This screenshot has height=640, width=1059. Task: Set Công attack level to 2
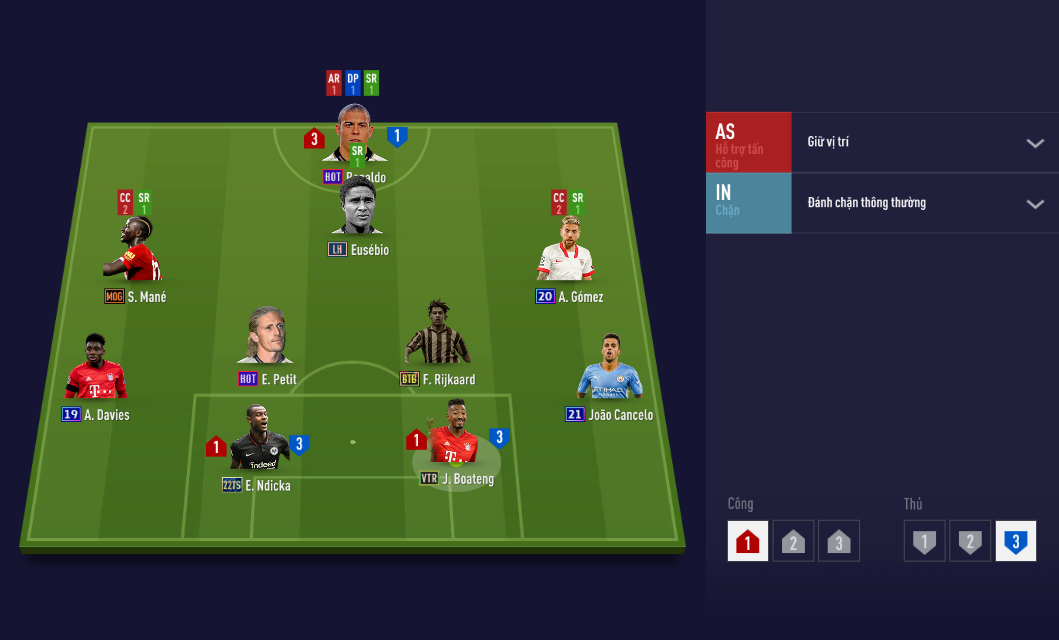tap(793, 541)
